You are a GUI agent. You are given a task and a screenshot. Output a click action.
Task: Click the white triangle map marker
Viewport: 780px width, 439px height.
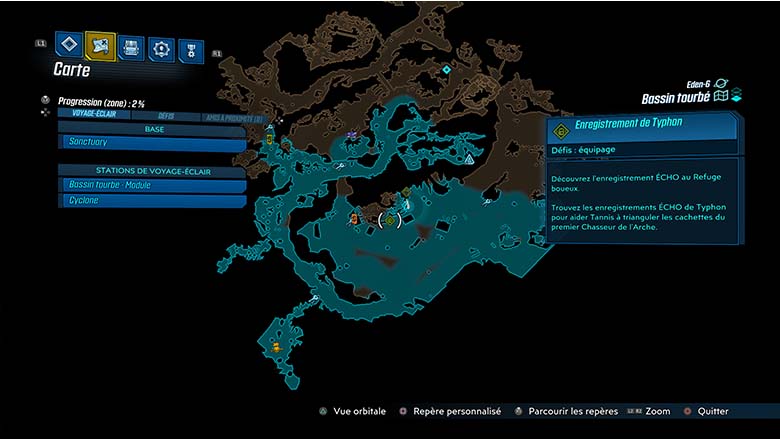[x=468, y=158]
